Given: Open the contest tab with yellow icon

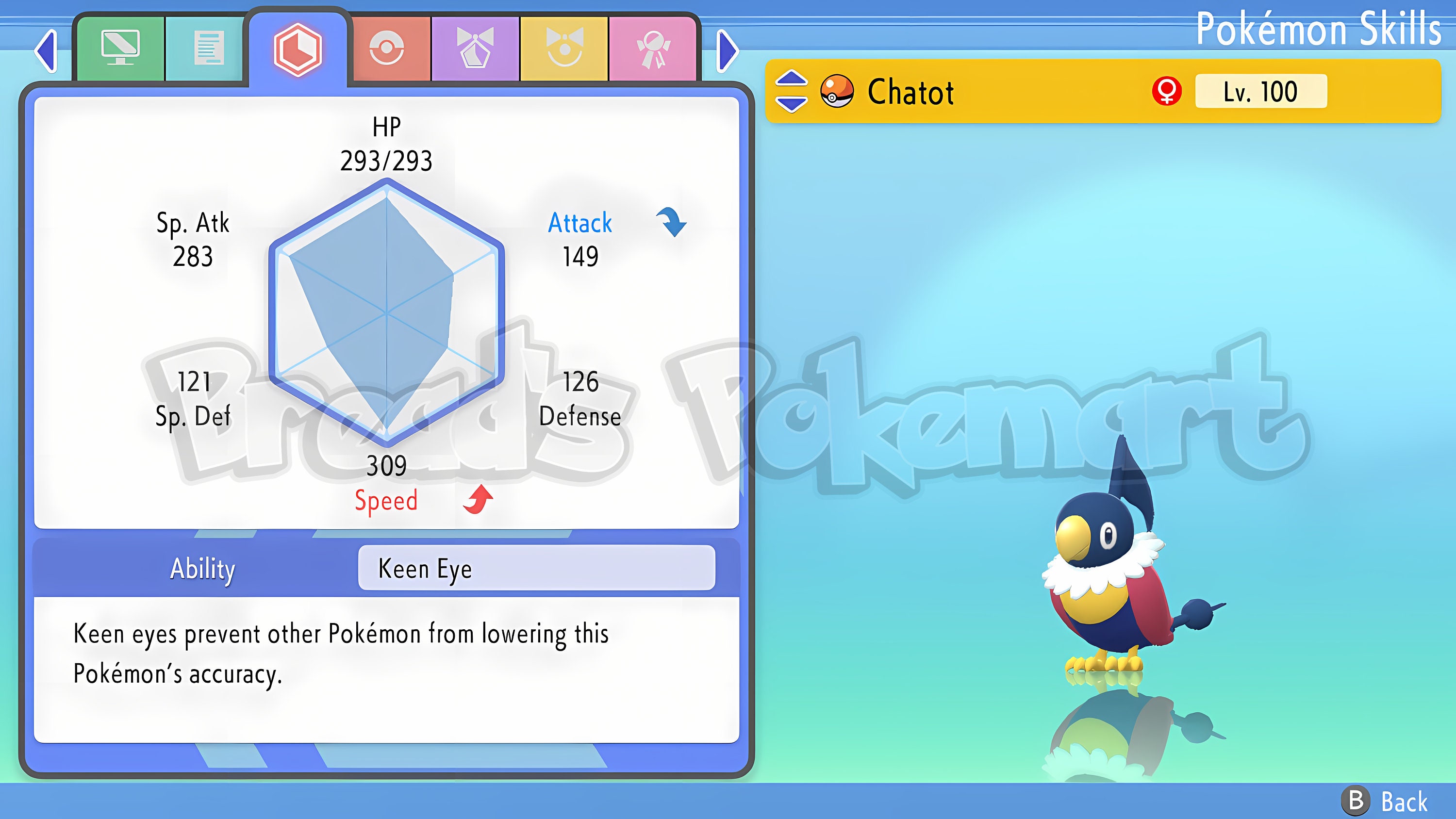Looking at the screenshot, I should coord(564,49).
